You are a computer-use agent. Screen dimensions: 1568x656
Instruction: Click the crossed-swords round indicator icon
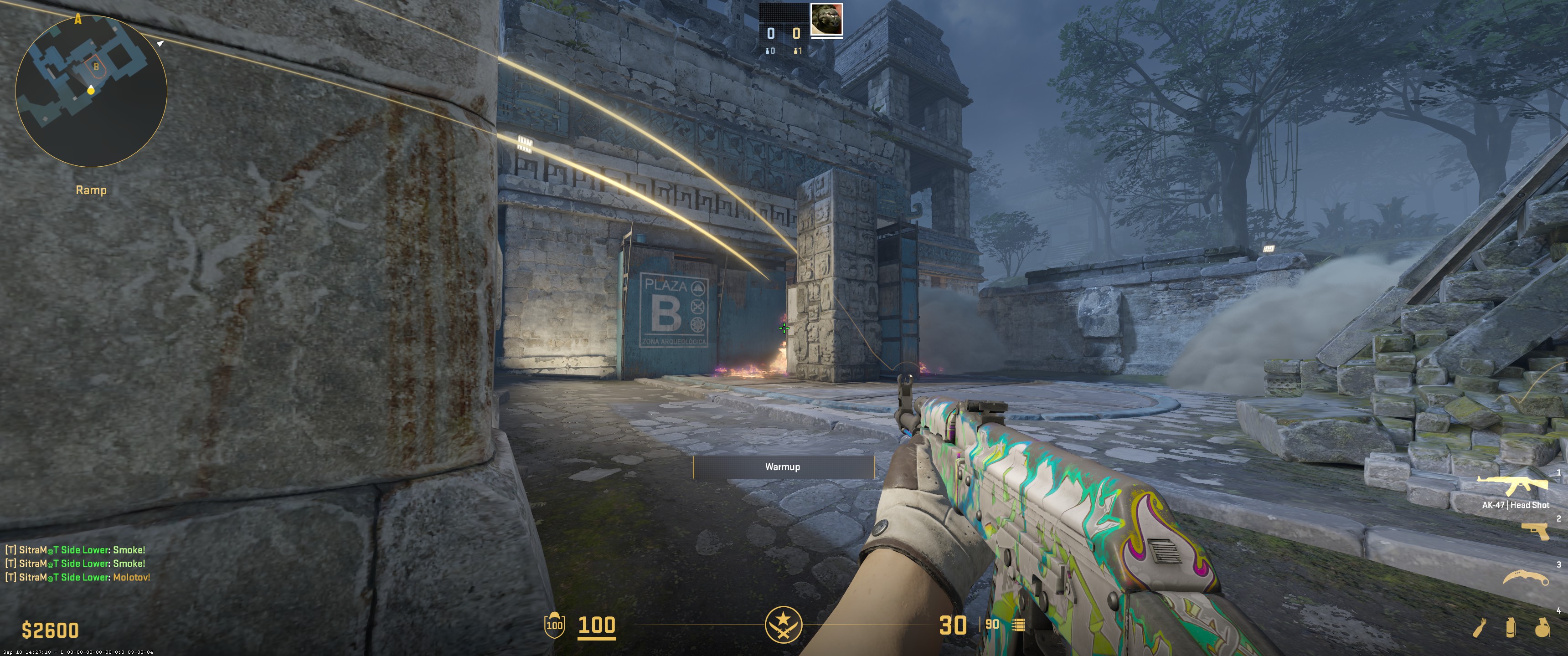[x=784, y=625]
